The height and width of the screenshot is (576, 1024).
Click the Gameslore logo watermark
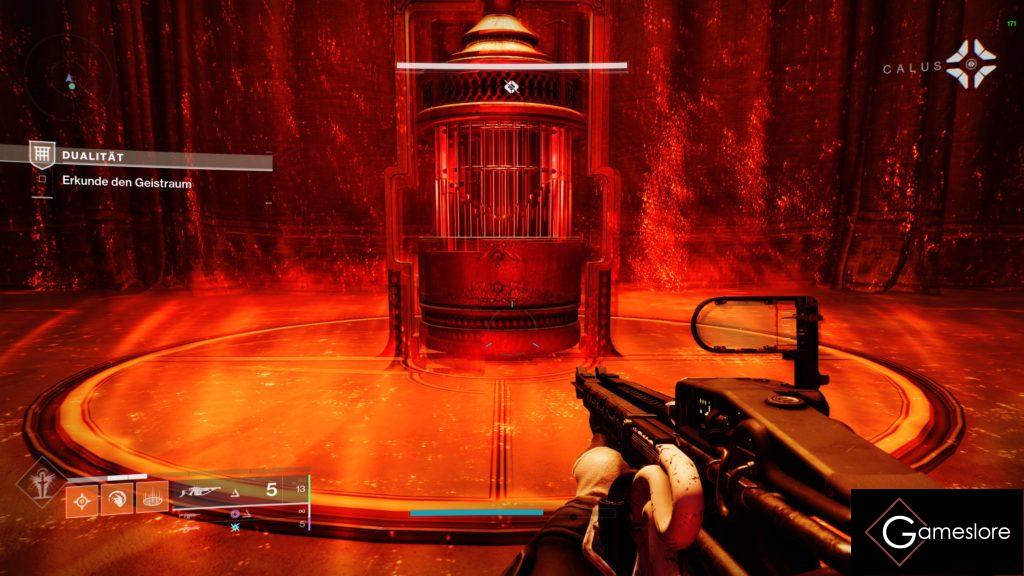[x=936, y=532]
